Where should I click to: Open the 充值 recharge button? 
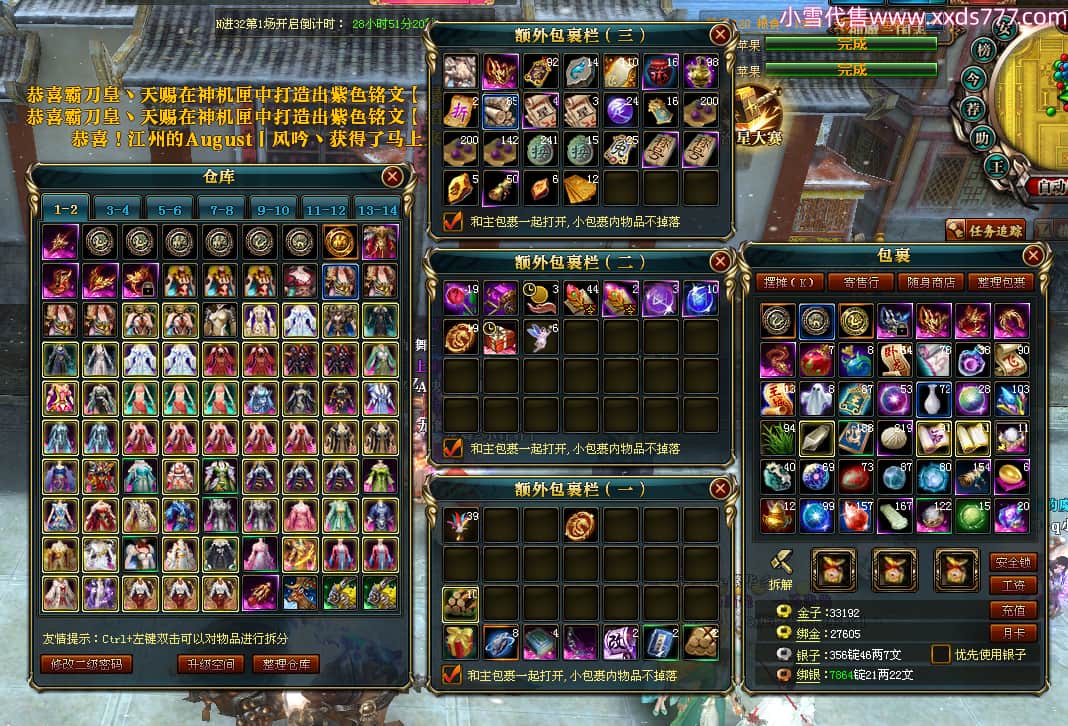coord(1013,610)
